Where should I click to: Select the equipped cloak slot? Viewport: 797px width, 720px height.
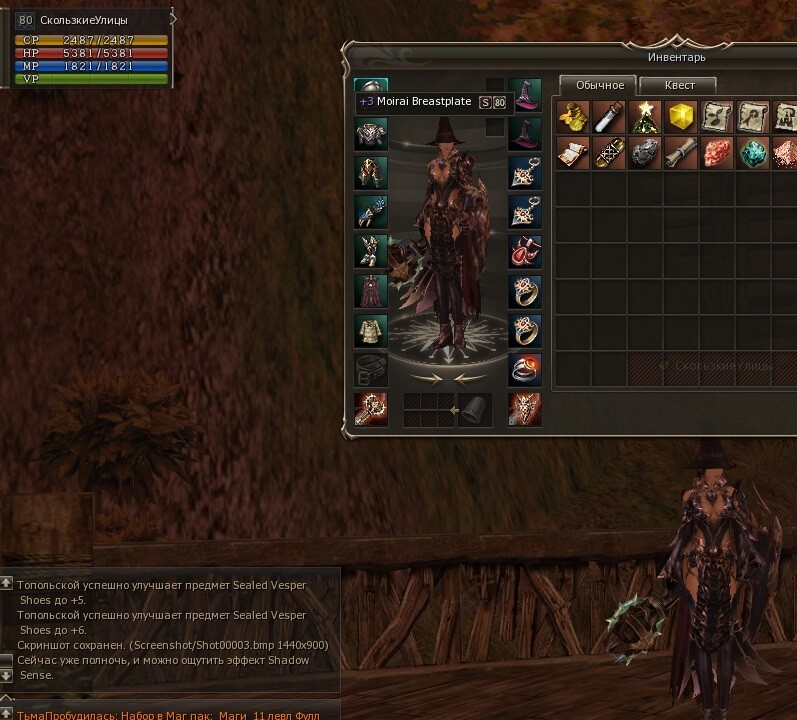pos(371,291)
